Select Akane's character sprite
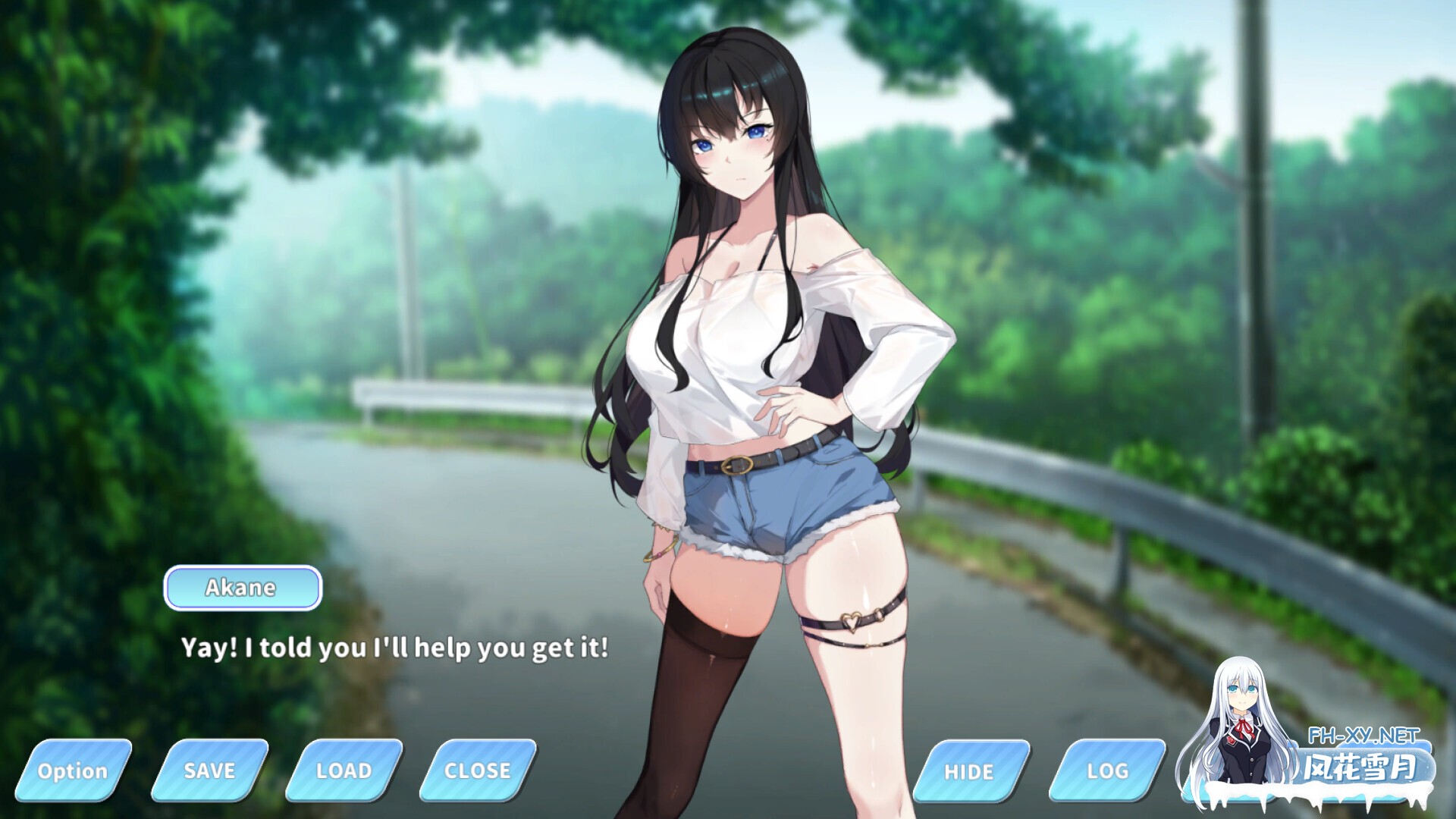 point(758,341)
